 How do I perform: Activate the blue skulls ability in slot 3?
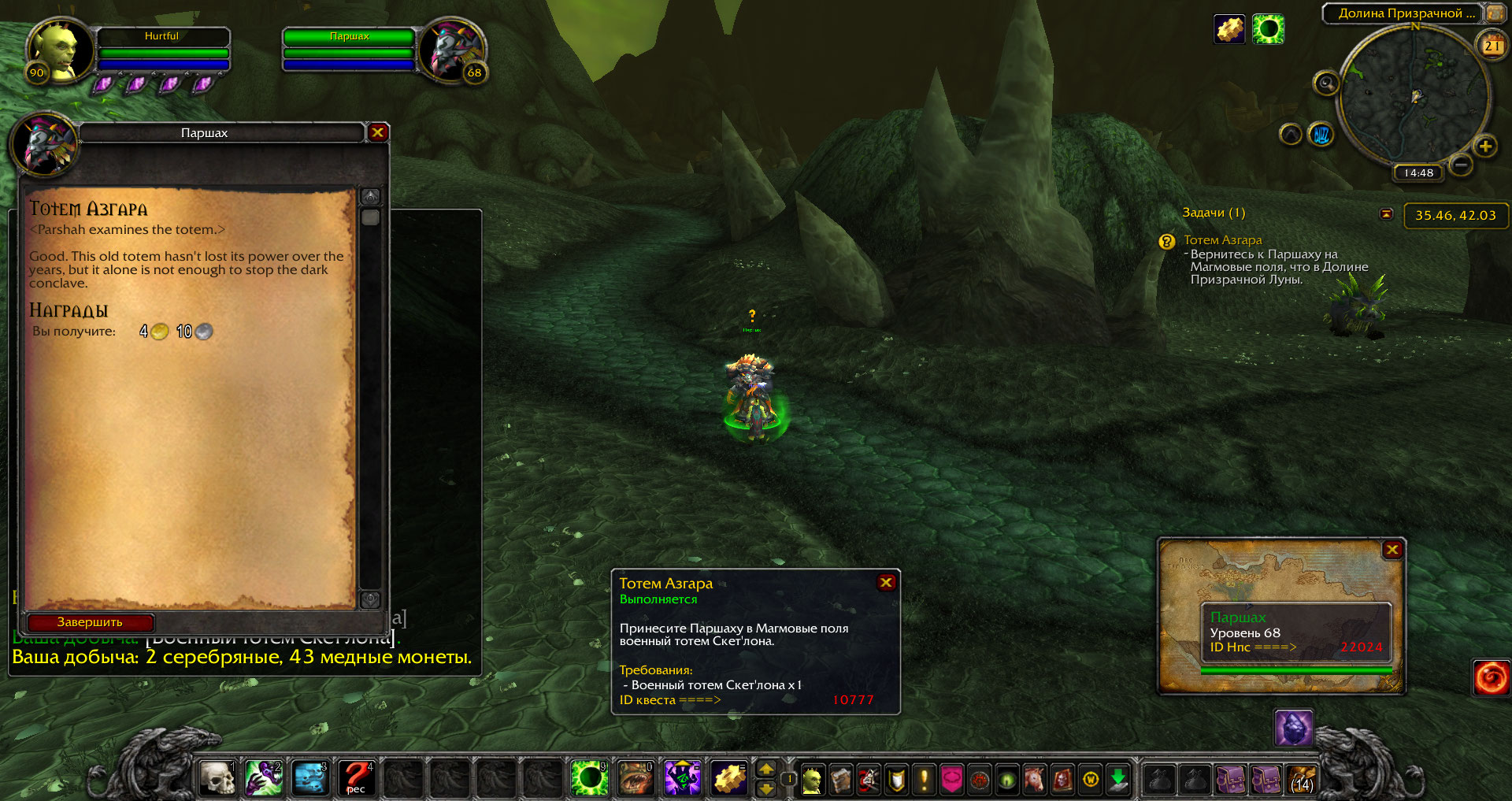(x=310, y=778)
